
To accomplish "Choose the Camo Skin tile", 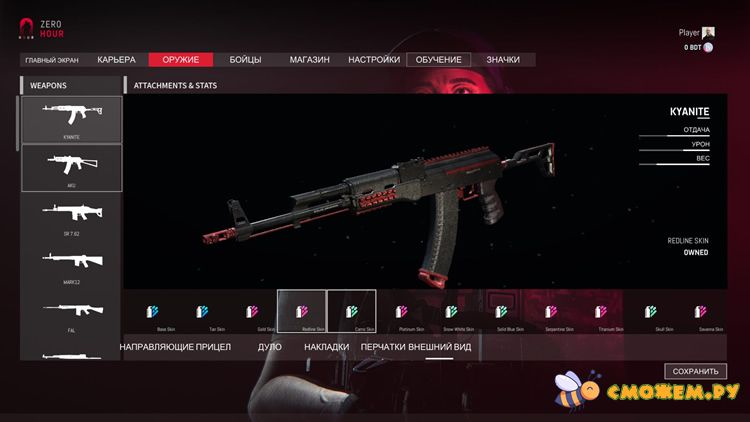I will (351, 312).
